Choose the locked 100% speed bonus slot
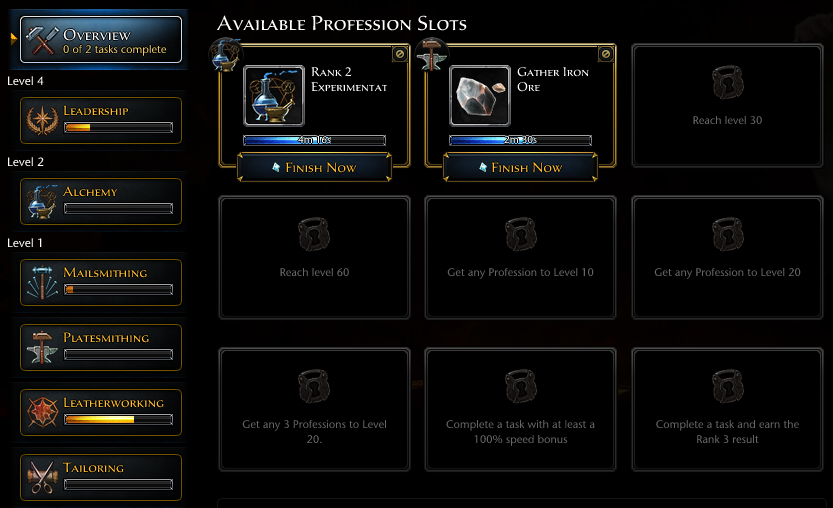 (x=521, y=409)
